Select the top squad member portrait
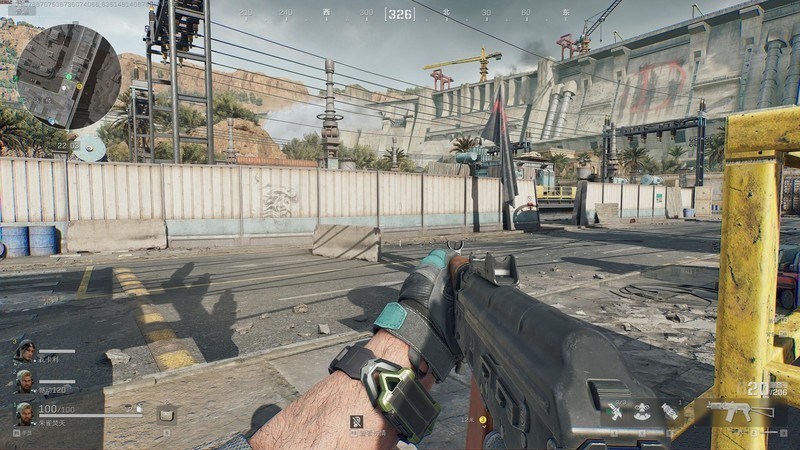 pyautogui.click(x=24, y=351)
